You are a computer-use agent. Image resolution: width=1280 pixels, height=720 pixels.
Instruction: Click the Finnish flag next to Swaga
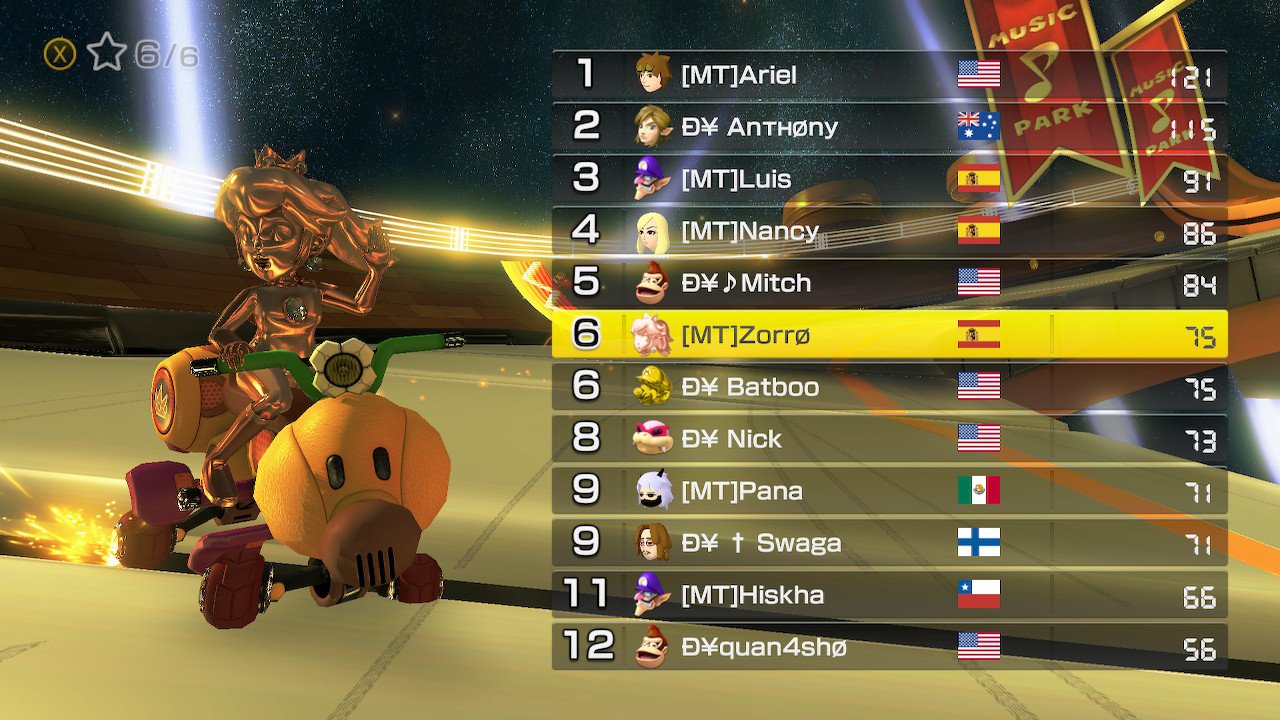click(x=978, y=542)
